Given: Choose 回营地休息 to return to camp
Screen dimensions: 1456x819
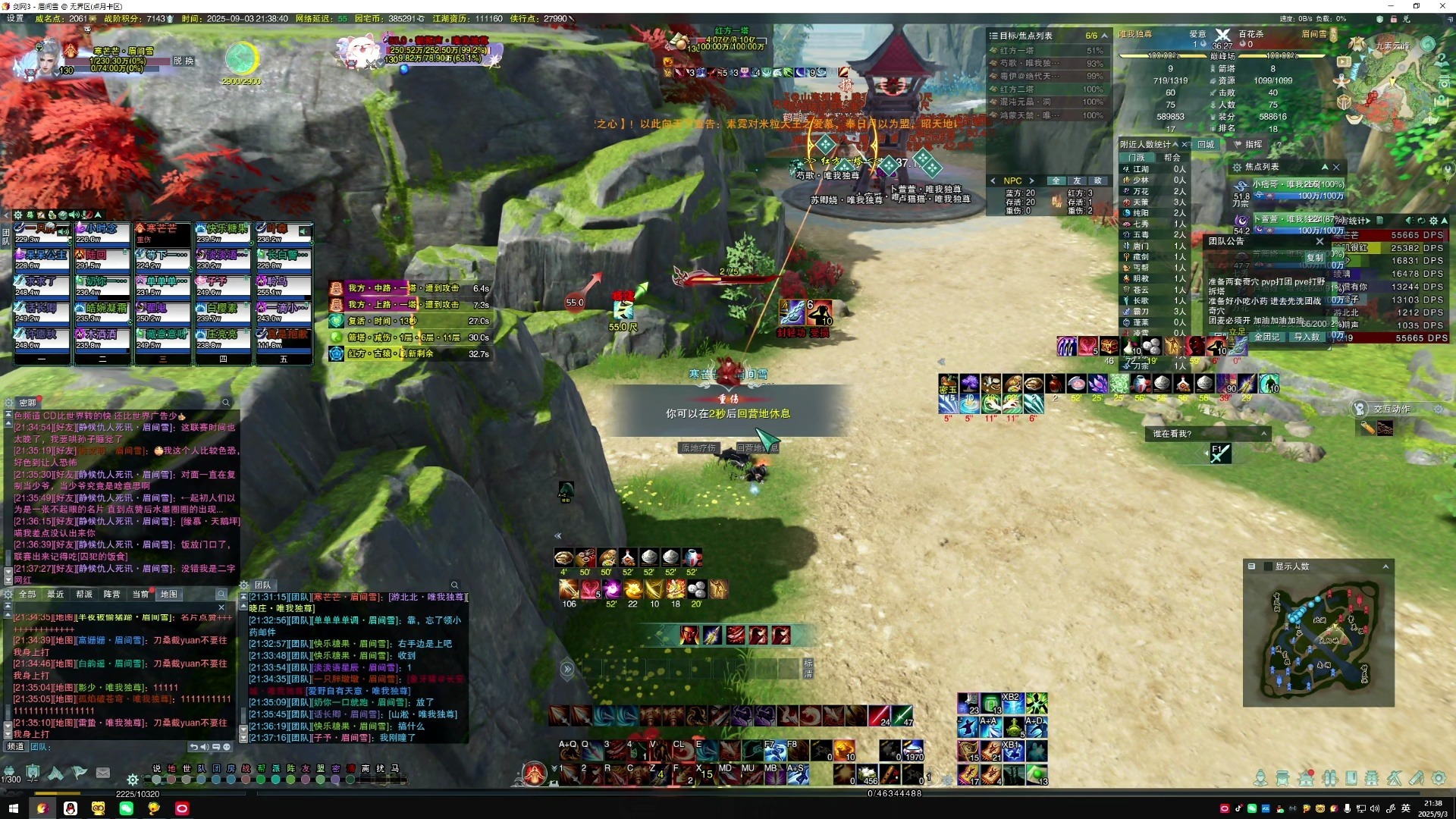Looking at the screenshot, I should coord(757,448).
